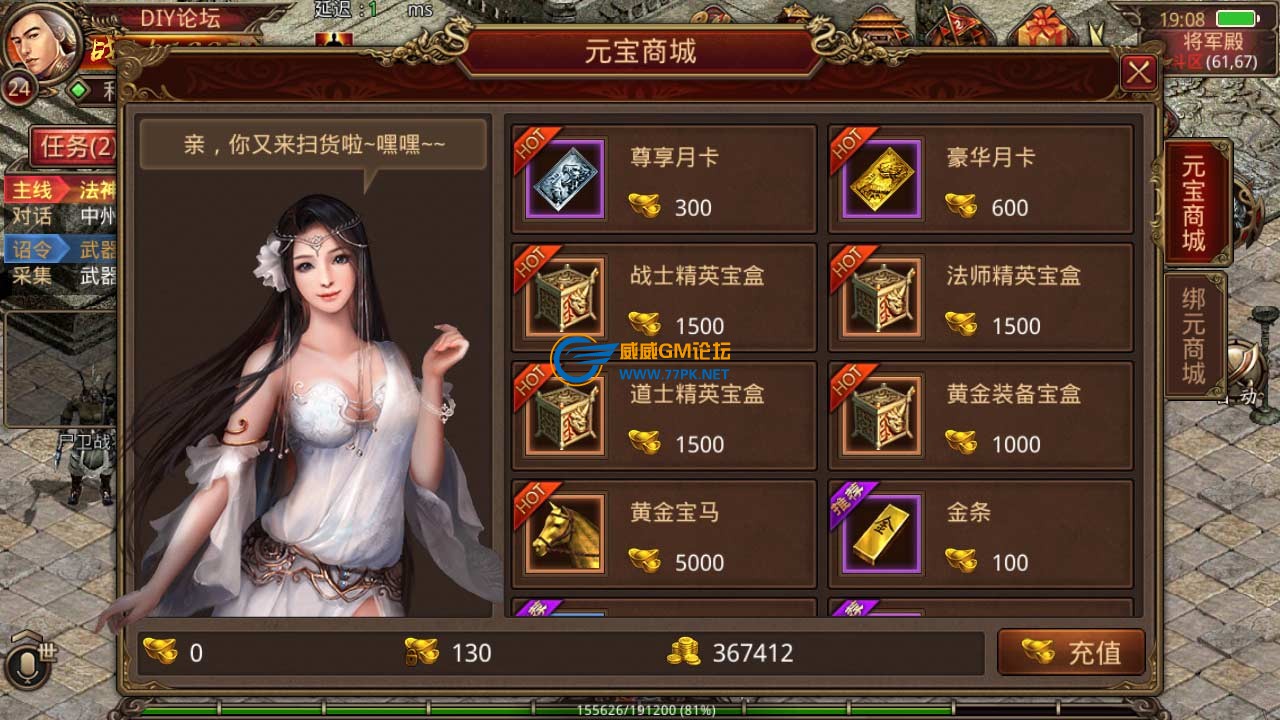The image size is (1280, 720).
Task: Select the 黄金装备宝盒 chest
Action: click(980, 416)
